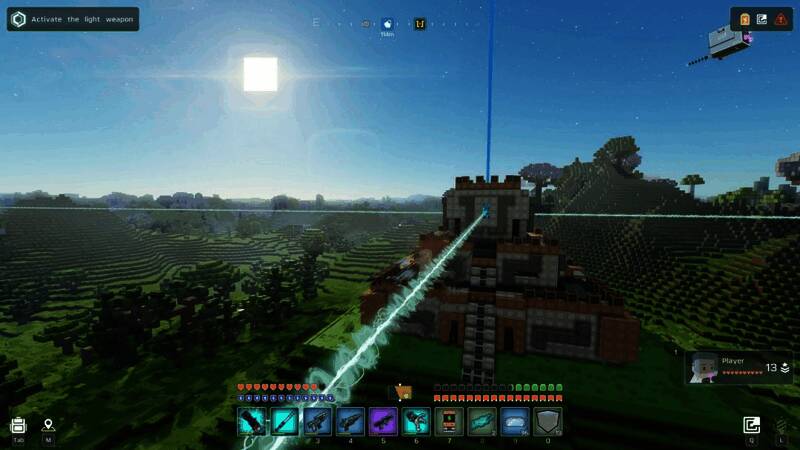
Task: Select the blue ice block hotbar slot
Action: point(514,421)
